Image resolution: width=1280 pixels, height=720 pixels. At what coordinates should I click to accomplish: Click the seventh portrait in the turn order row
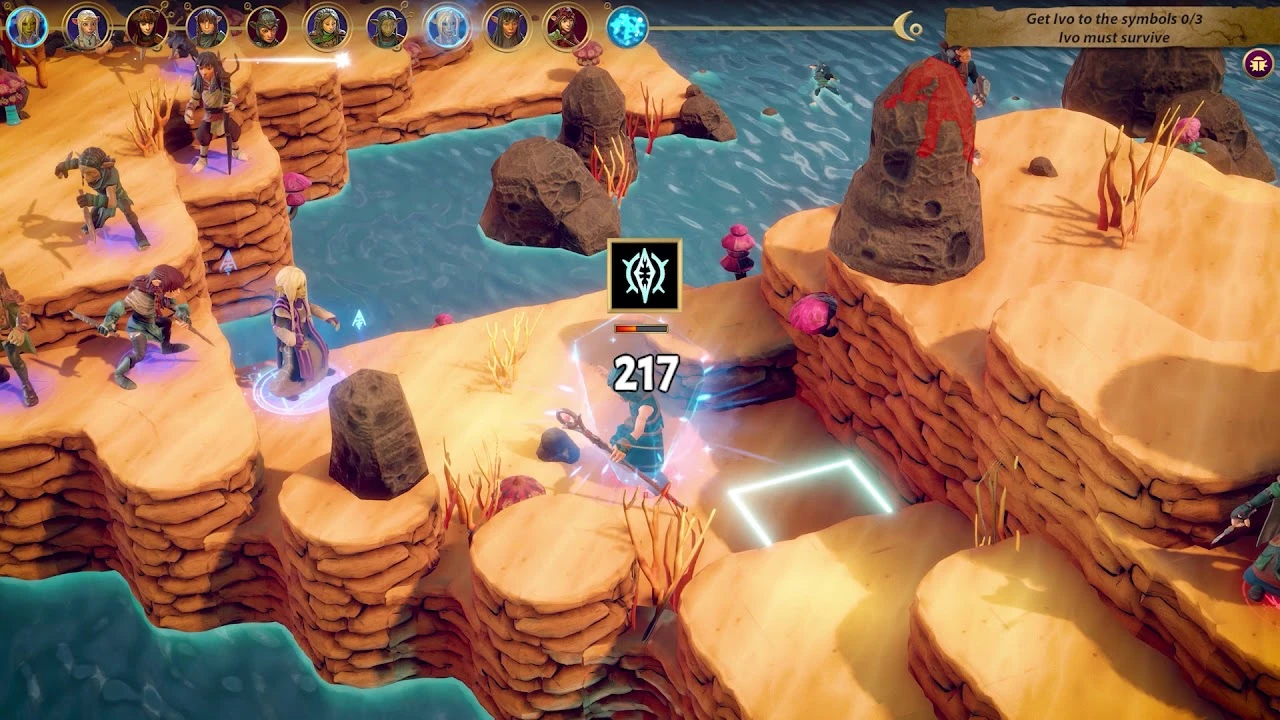[x=384, y=25]
